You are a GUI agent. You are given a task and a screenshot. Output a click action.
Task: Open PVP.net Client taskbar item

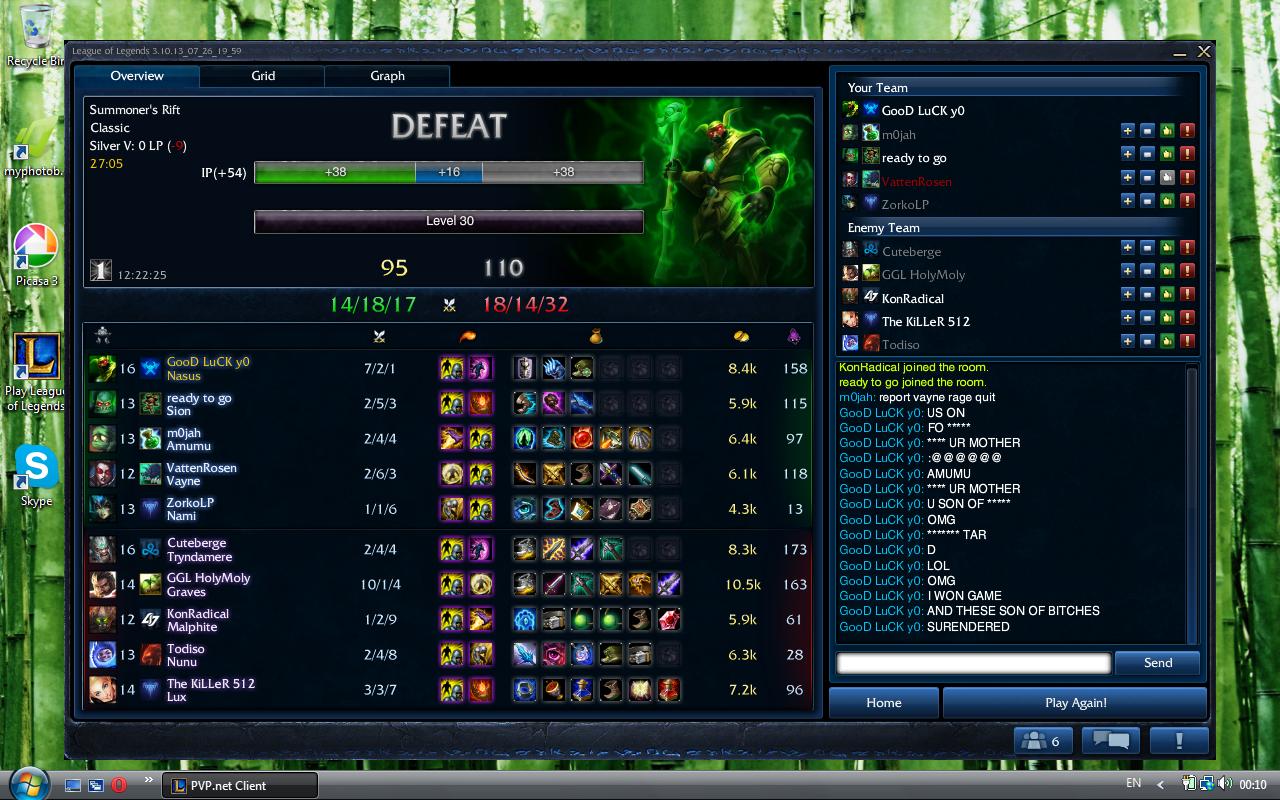point(240,785)
